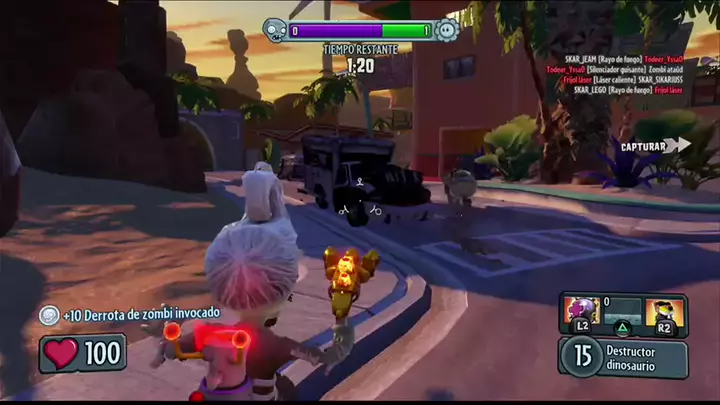Select the Capturar objective marker

pos(654,146)
